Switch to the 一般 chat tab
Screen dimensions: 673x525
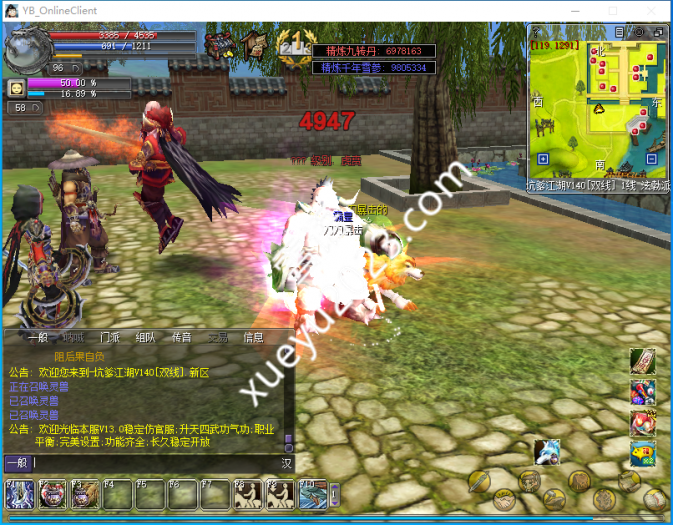tap(38, 337)
